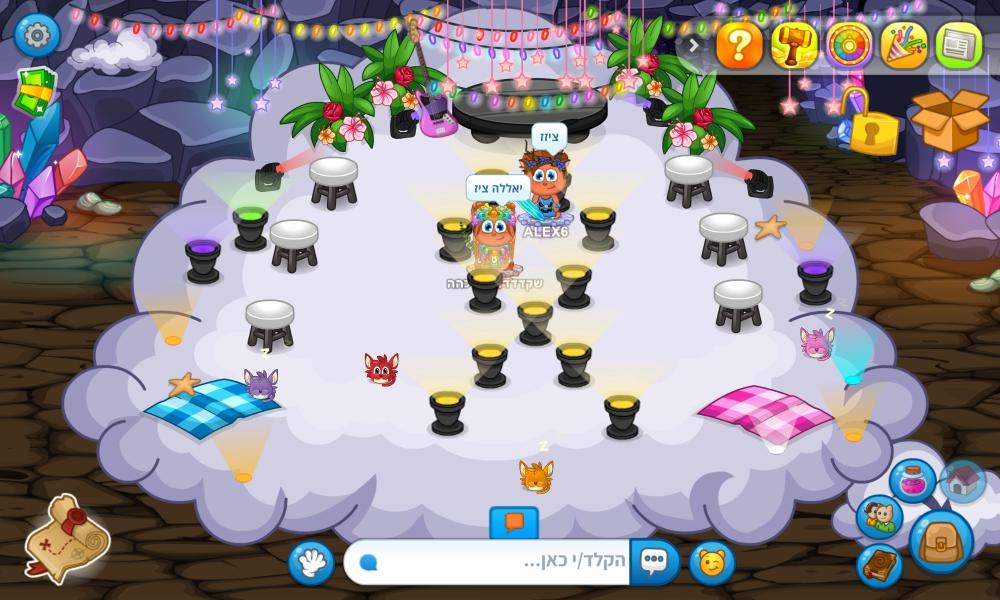Focus the chat text input field
Viewport: 1000px width, 600px height.
coord(490,563)
